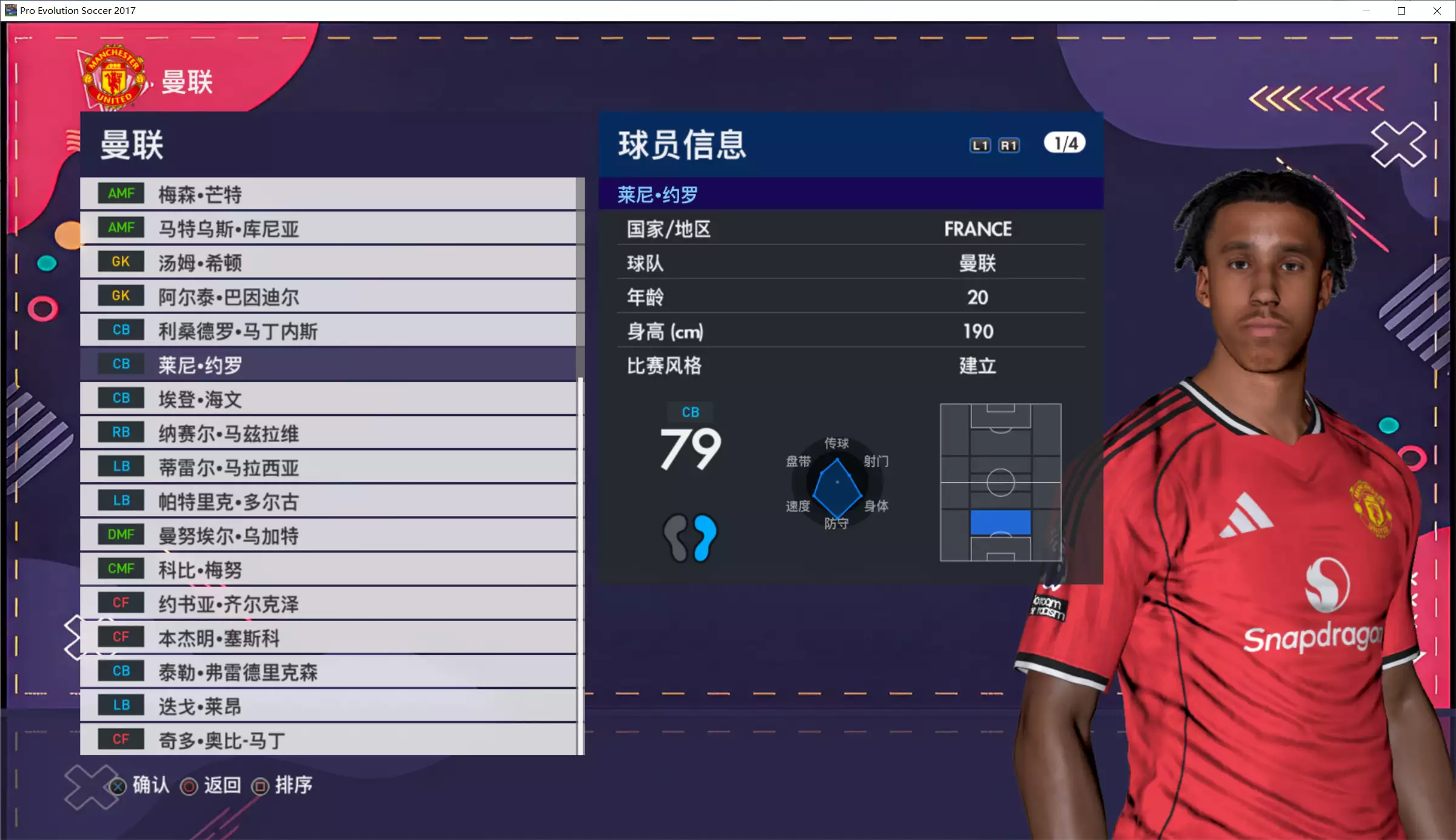Pick defensive midfielder 曼努埃尔•乌加特
This screenshot has width=1456, height=840.
[x=327, y=535]
